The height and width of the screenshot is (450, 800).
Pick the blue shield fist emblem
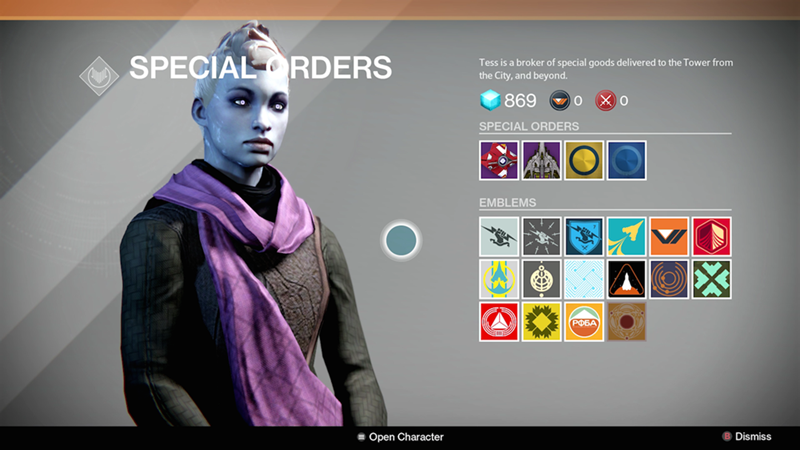(x=584, y=237)
